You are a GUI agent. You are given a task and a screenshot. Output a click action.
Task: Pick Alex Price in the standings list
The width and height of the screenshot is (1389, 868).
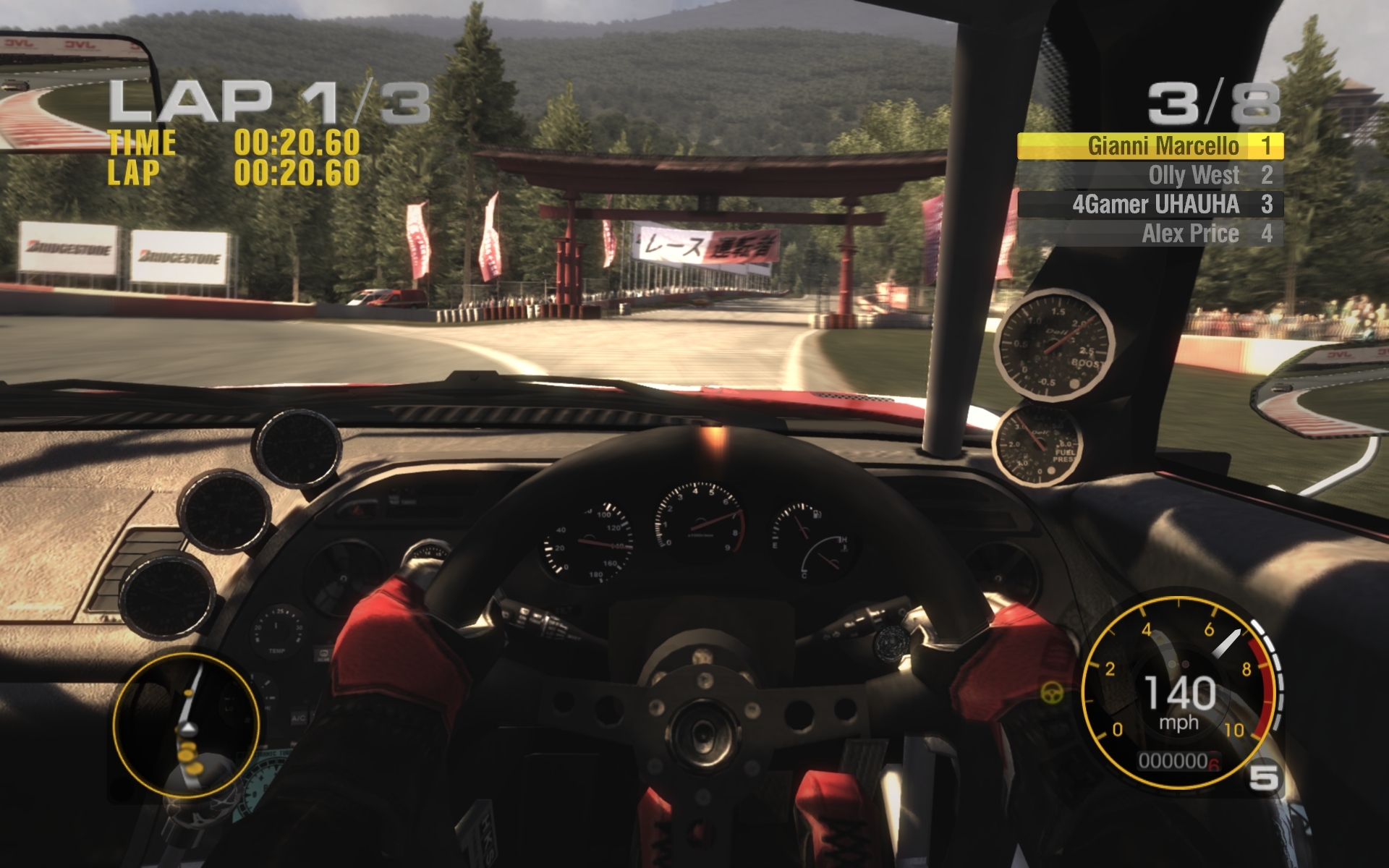click(x=1150, y=234)
